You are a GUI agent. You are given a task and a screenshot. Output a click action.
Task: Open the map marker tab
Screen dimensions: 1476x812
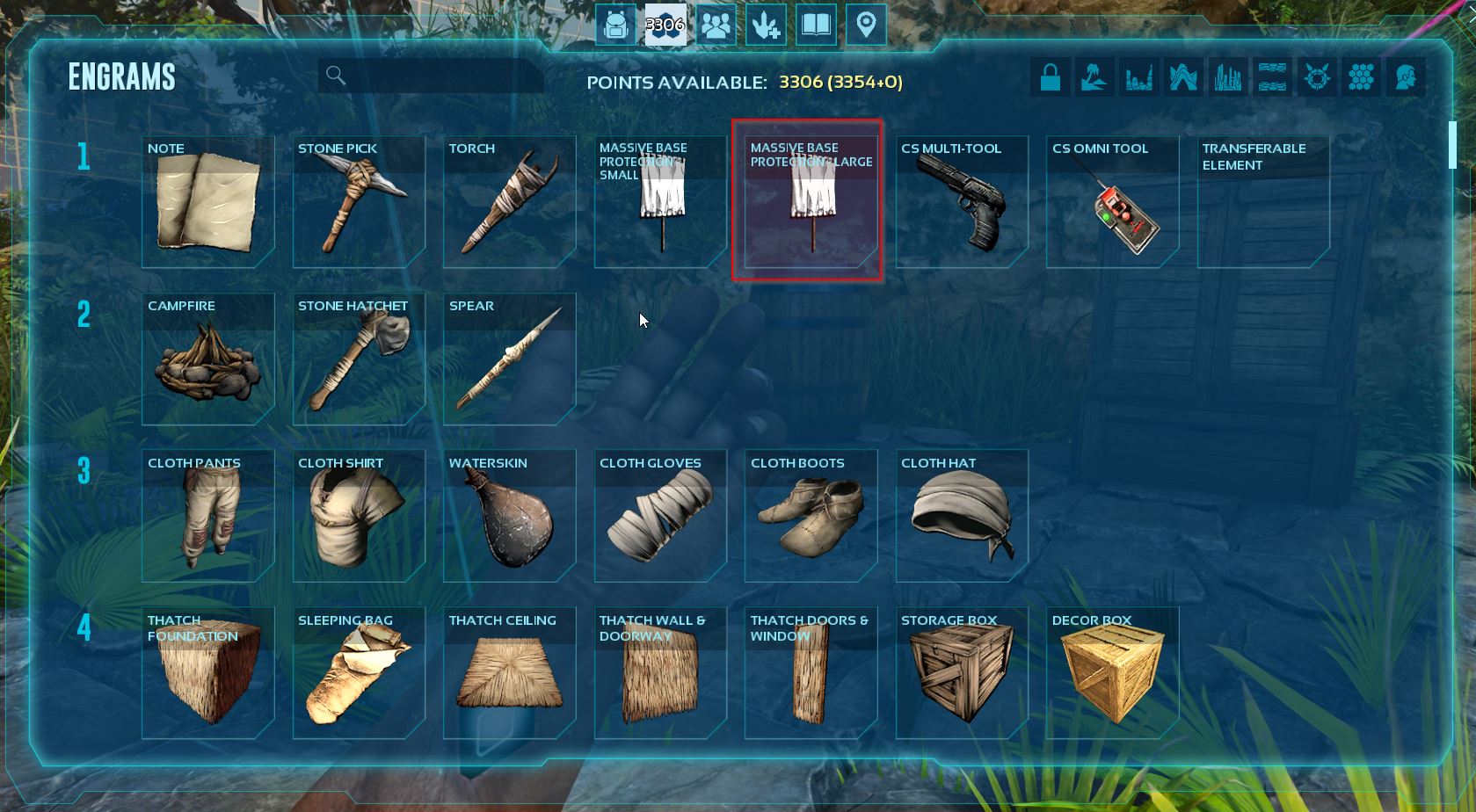(x=866, y=25)
